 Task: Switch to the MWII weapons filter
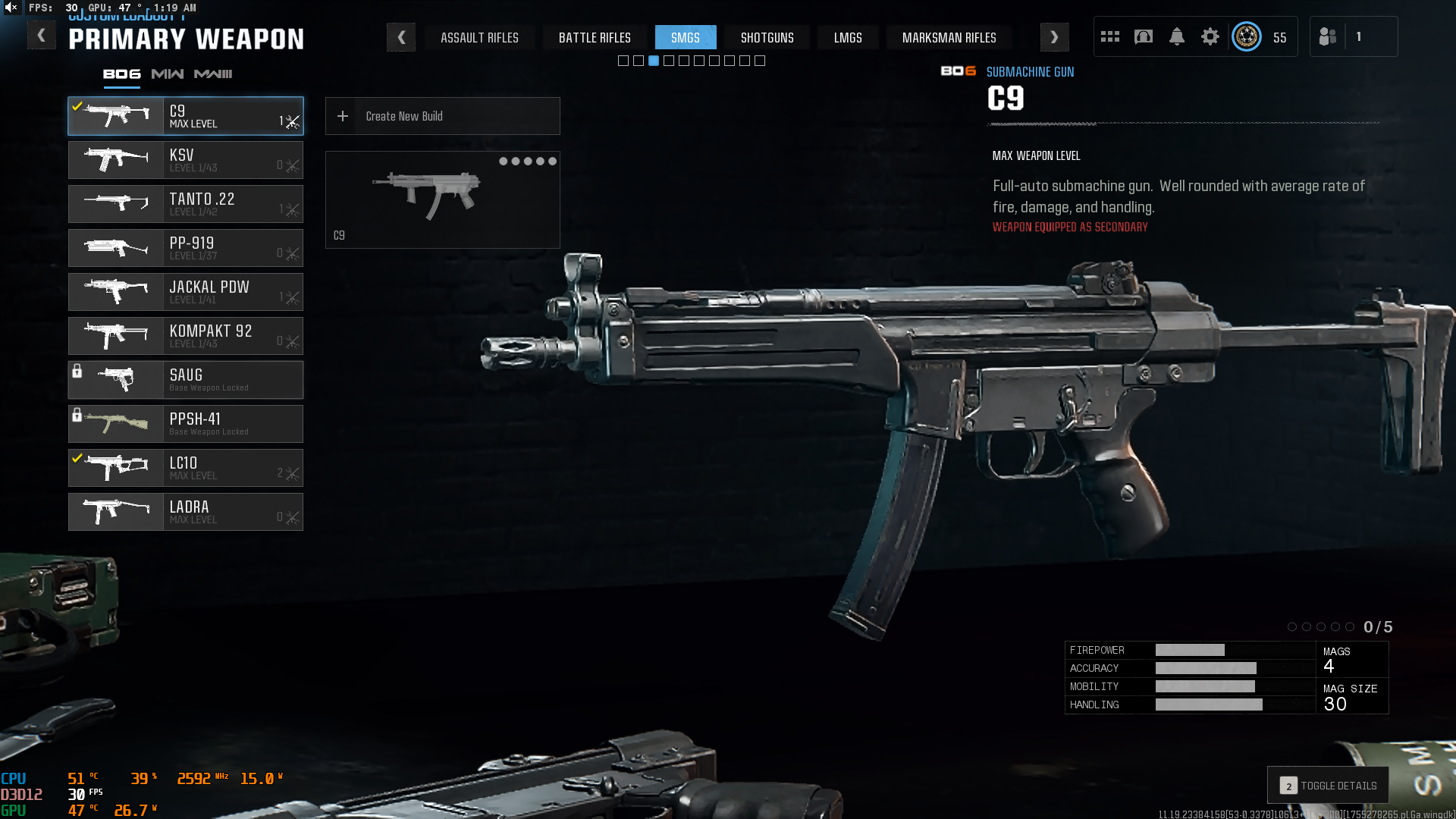[213, 74]
